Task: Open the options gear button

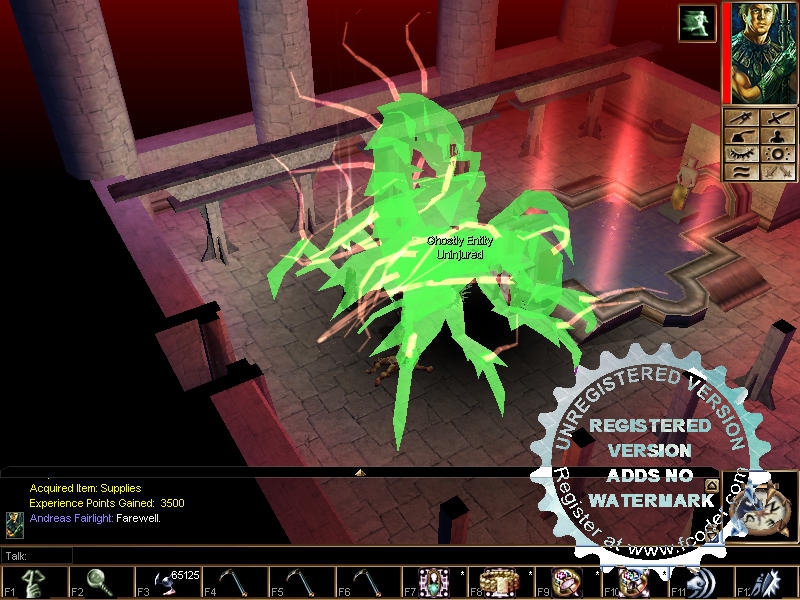Action: 778,155
